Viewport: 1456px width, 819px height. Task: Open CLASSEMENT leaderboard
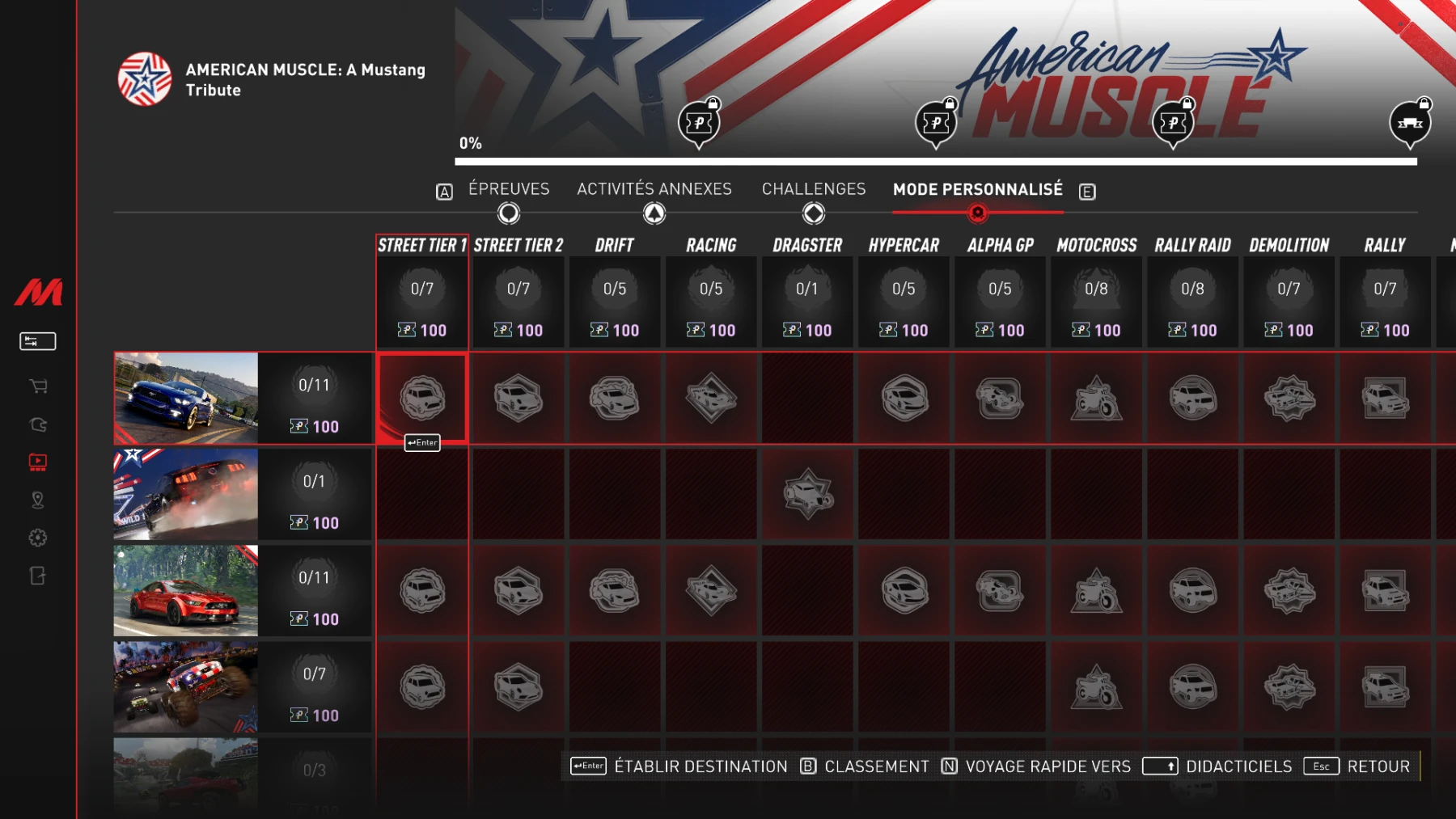pyautogui.click(x=876, y=766)
